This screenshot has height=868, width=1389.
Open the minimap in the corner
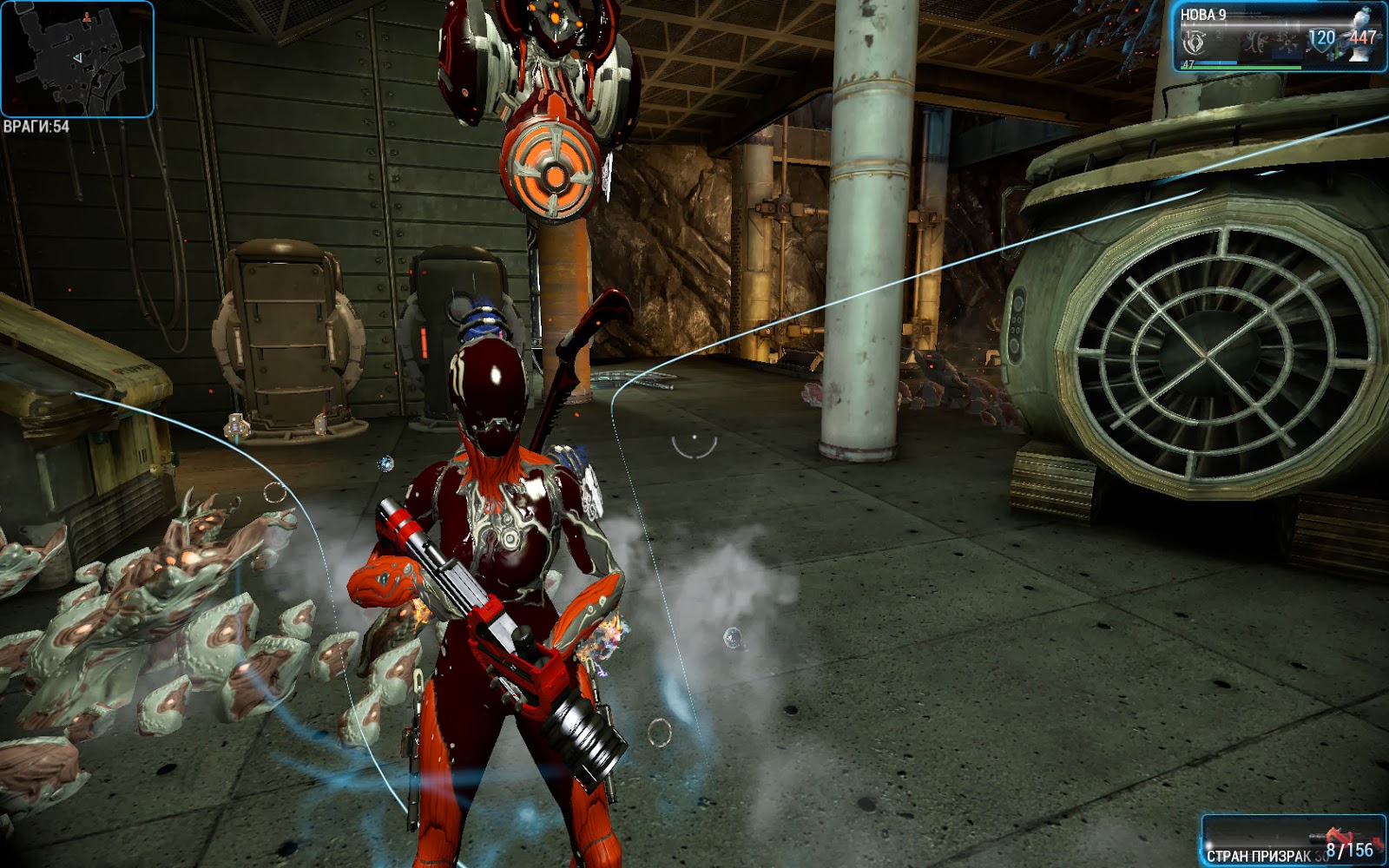[77, 59]
